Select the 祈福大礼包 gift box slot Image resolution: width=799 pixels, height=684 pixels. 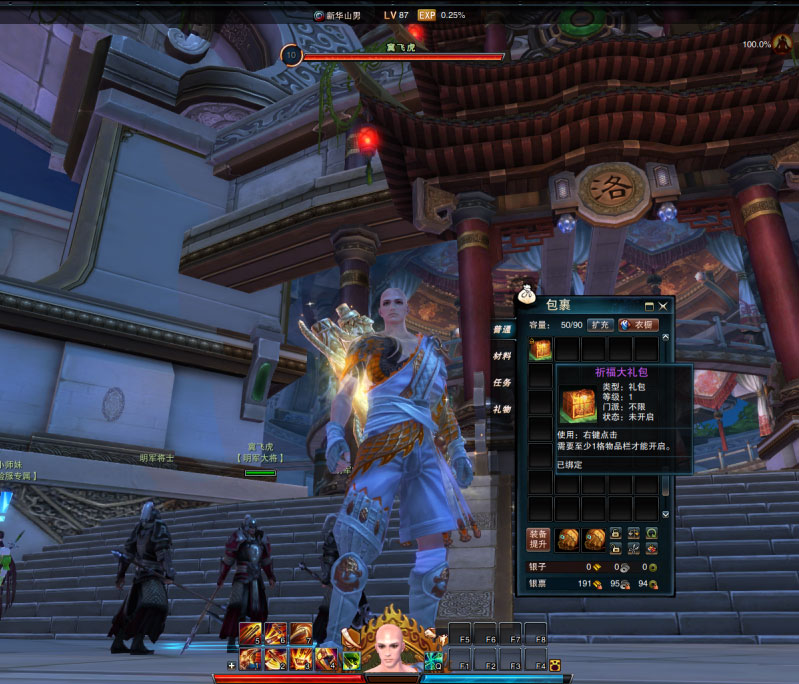(x=540, y=349)
